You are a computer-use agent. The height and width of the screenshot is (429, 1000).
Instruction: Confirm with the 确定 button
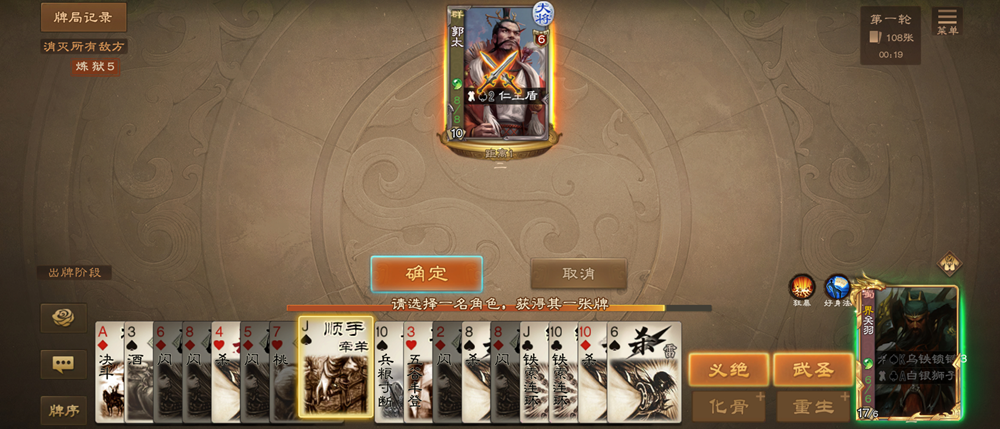(426, 274)
